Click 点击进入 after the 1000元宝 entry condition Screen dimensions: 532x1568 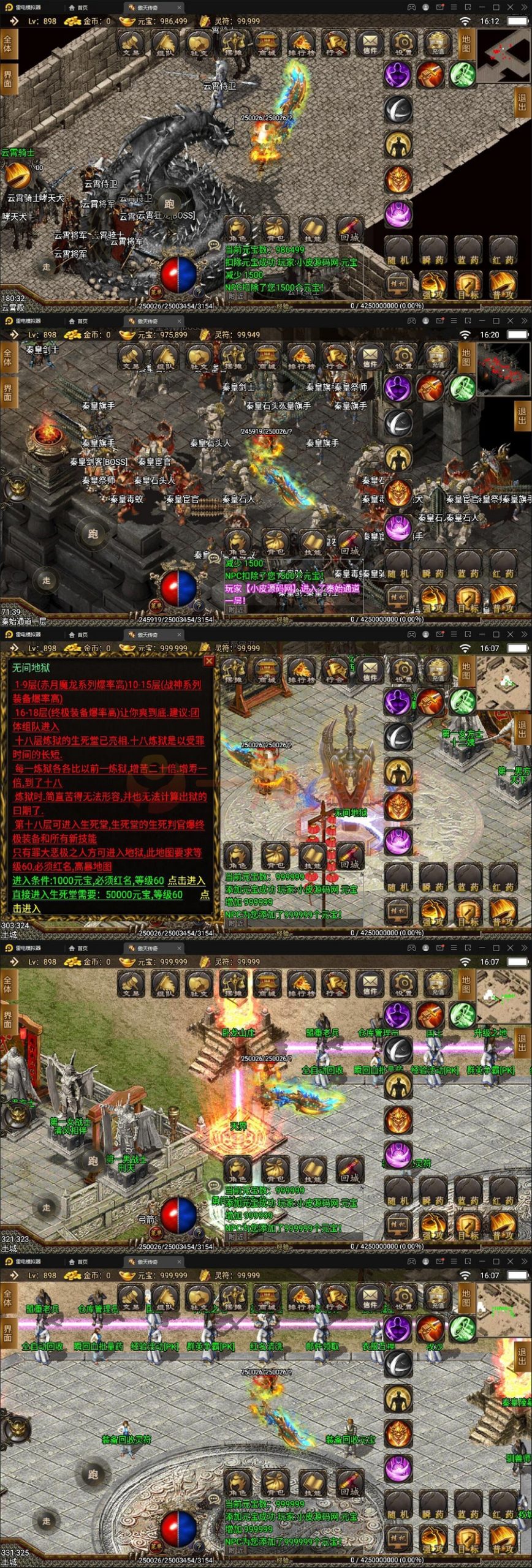(186, 880)
